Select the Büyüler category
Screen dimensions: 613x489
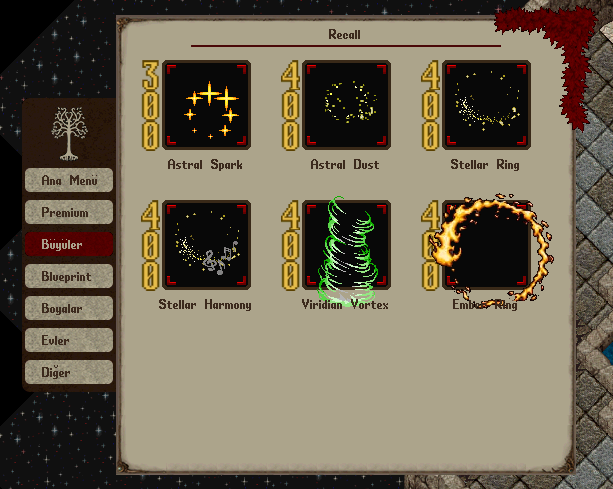pyautogui.click(x=69, y=244)
